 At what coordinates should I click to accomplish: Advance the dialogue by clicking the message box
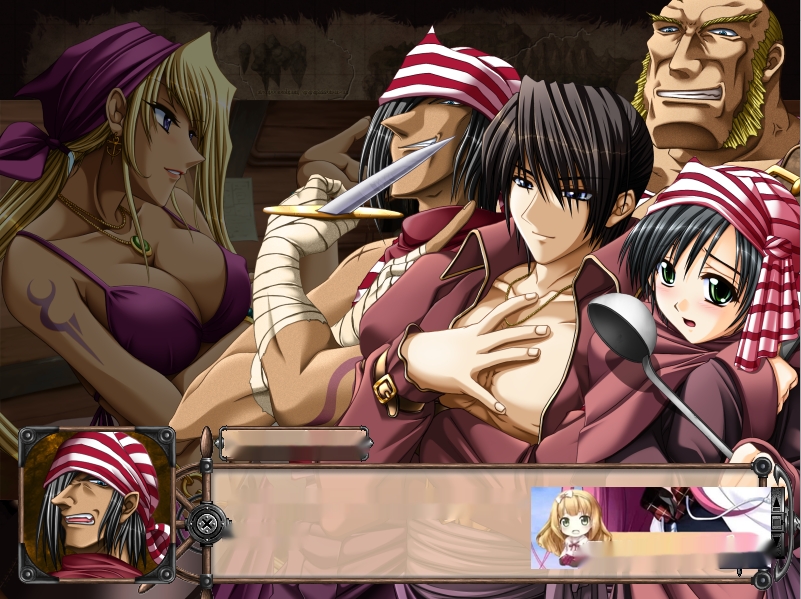pos(370,522)
